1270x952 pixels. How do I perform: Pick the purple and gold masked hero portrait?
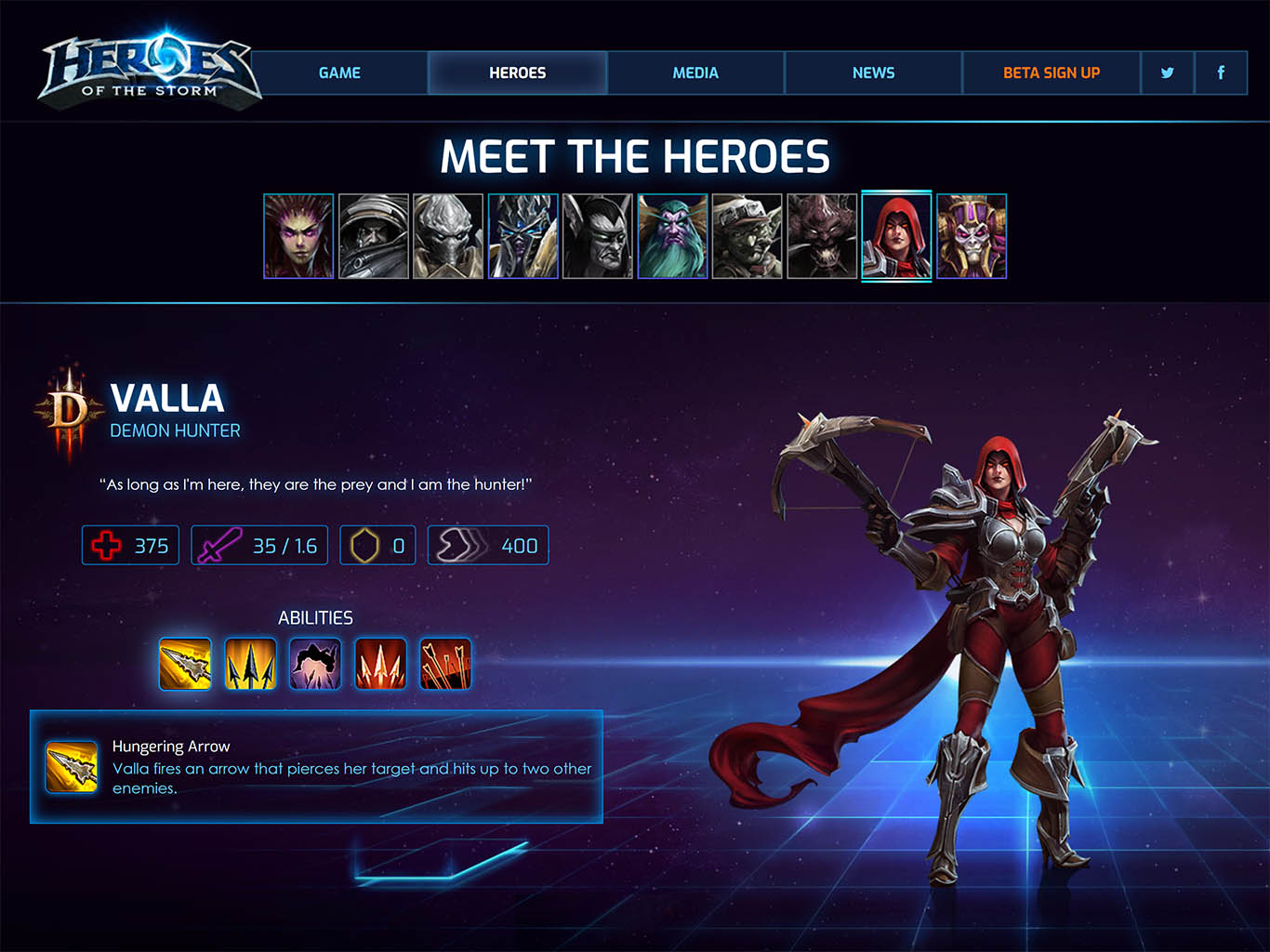pyautogui.click(x=972, y=236)
